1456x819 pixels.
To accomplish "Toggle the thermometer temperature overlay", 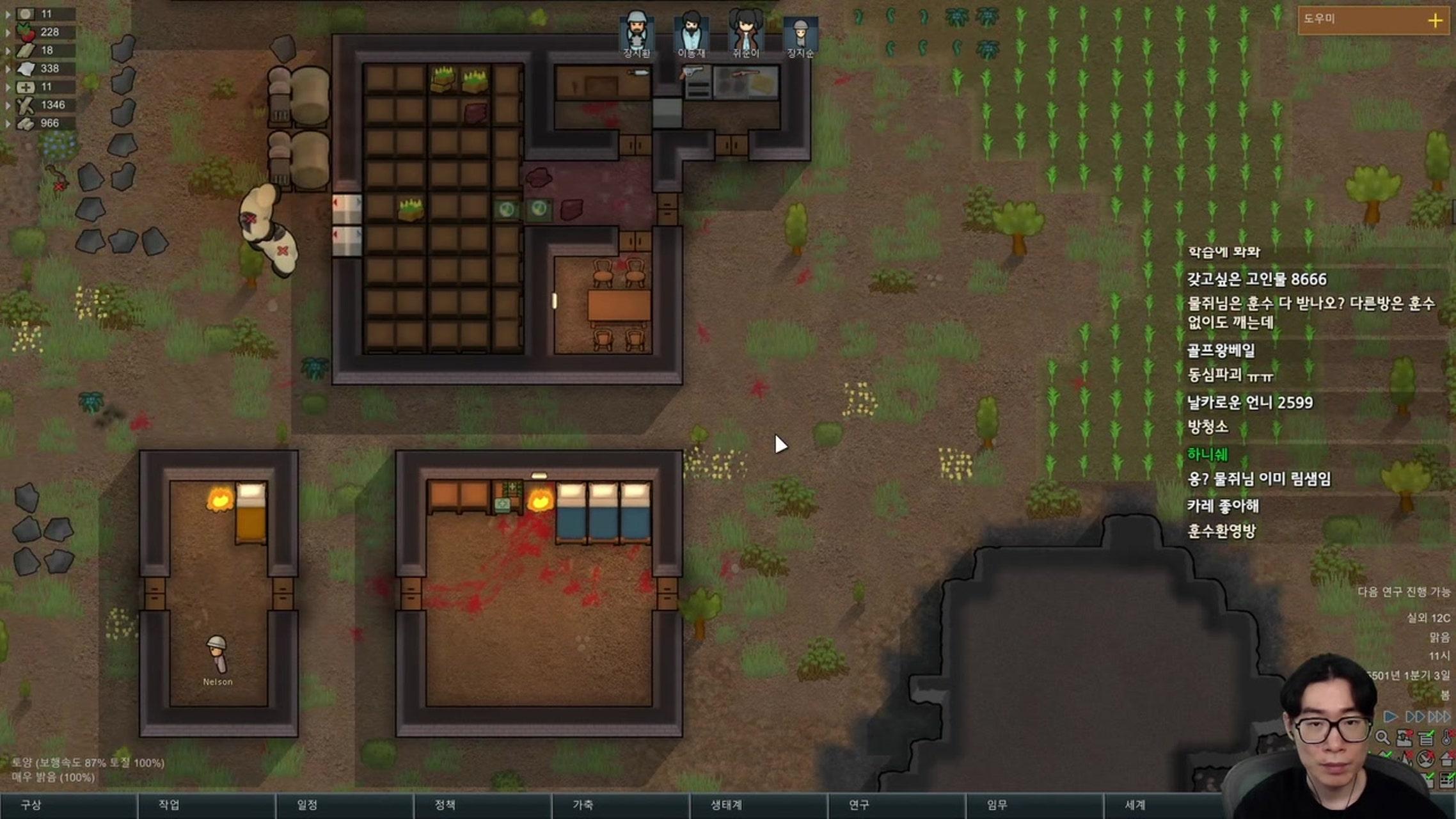I will pyautogui.click(x=1447, y=738).
